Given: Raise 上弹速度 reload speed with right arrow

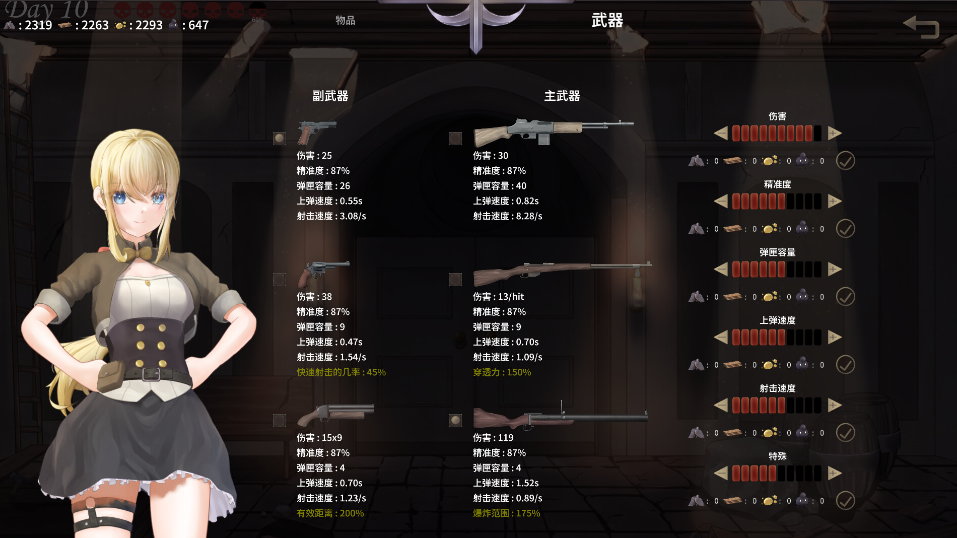Looking at the screenshot, I should click(835, 337).
